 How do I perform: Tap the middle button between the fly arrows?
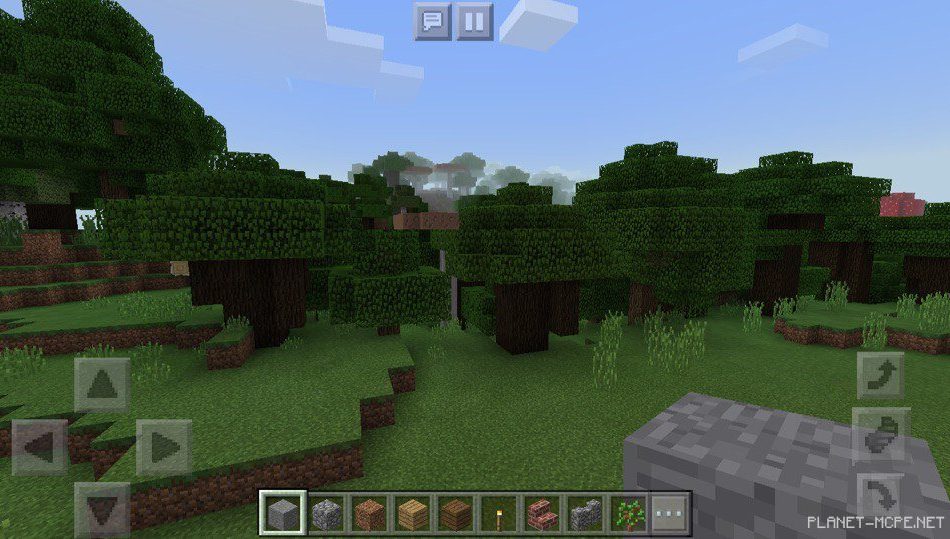click(880, 434)
